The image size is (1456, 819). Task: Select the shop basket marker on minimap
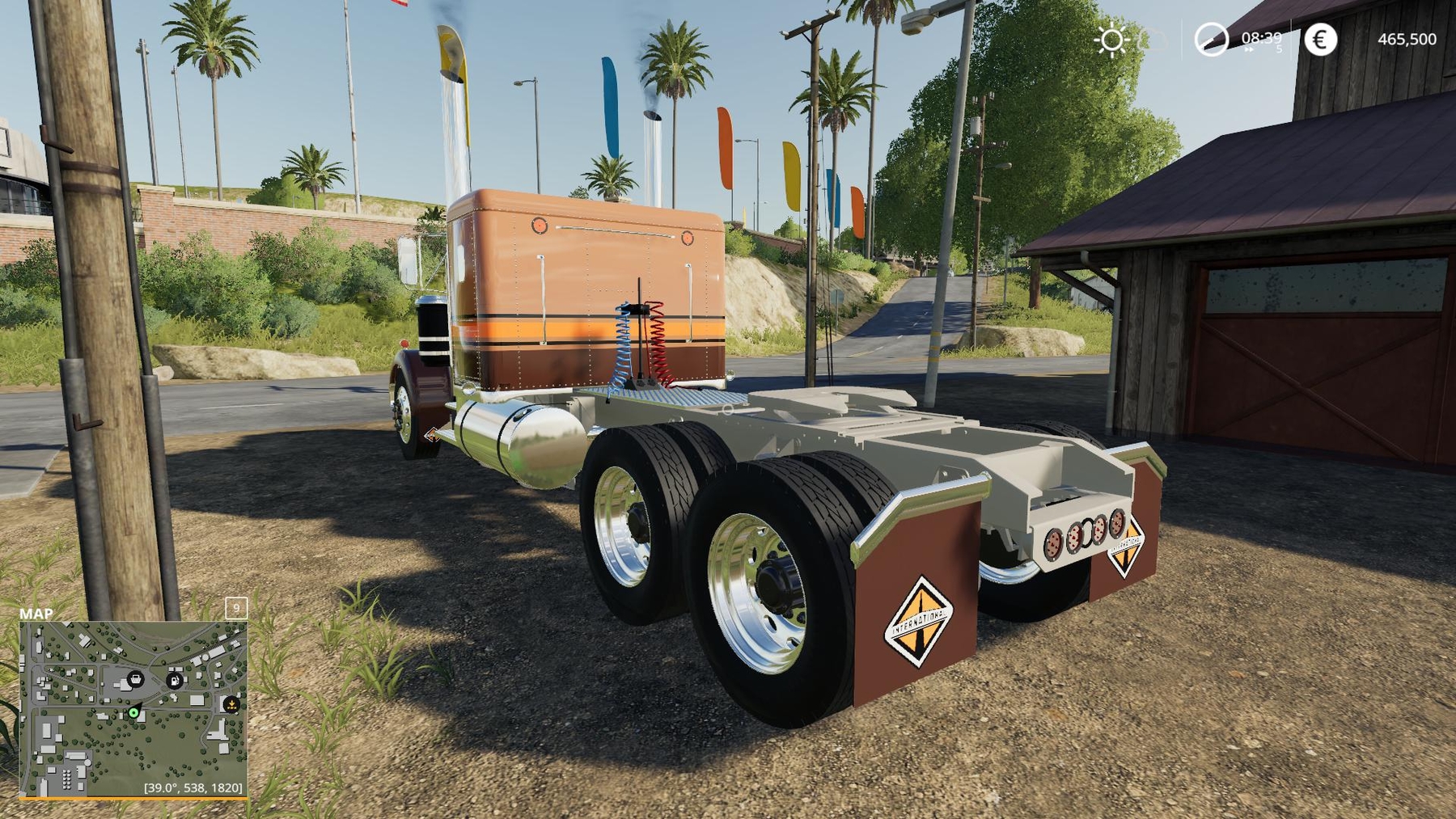(136, 678)
